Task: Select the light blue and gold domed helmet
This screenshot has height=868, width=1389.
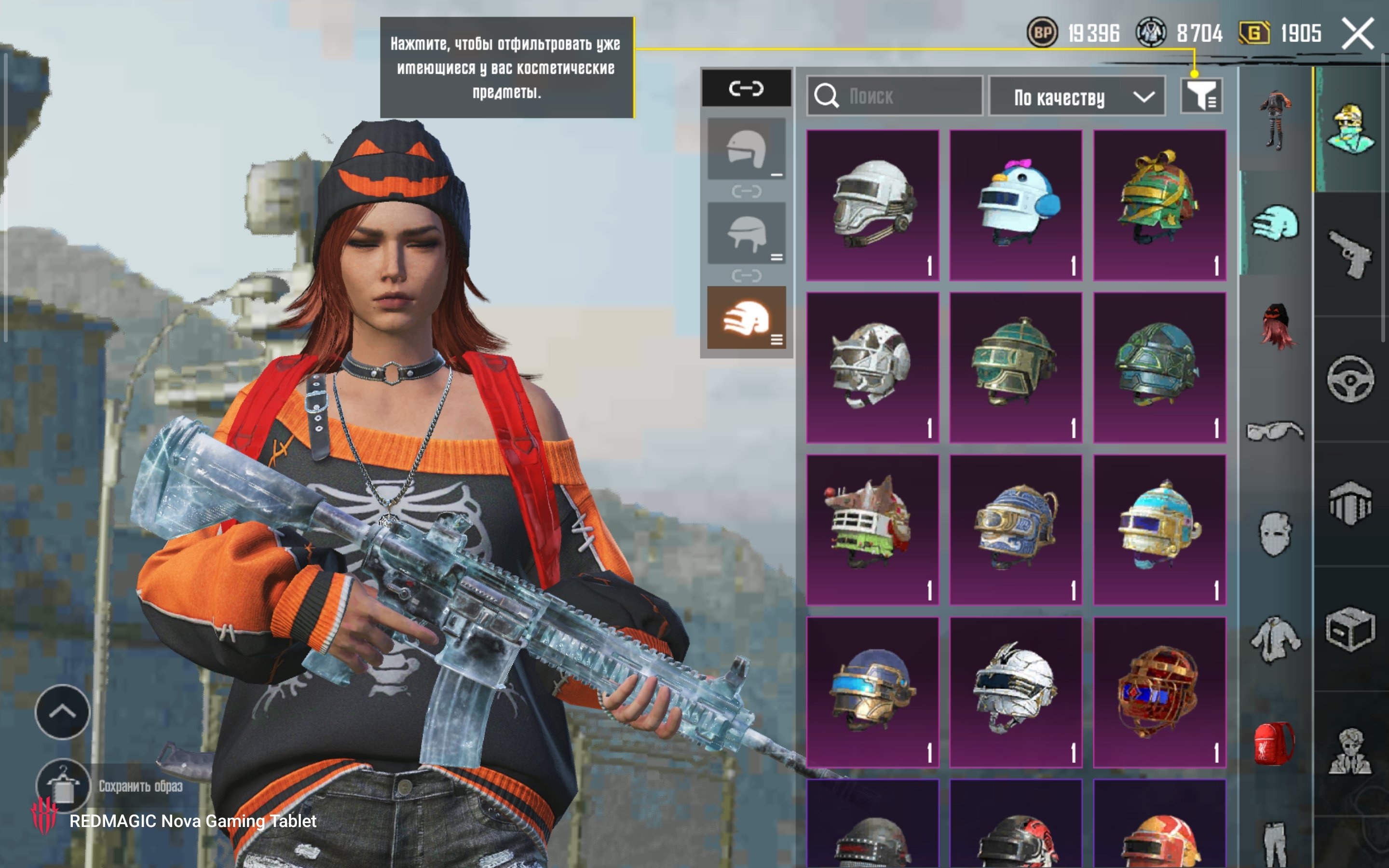Action: (x=1159, y=530)
